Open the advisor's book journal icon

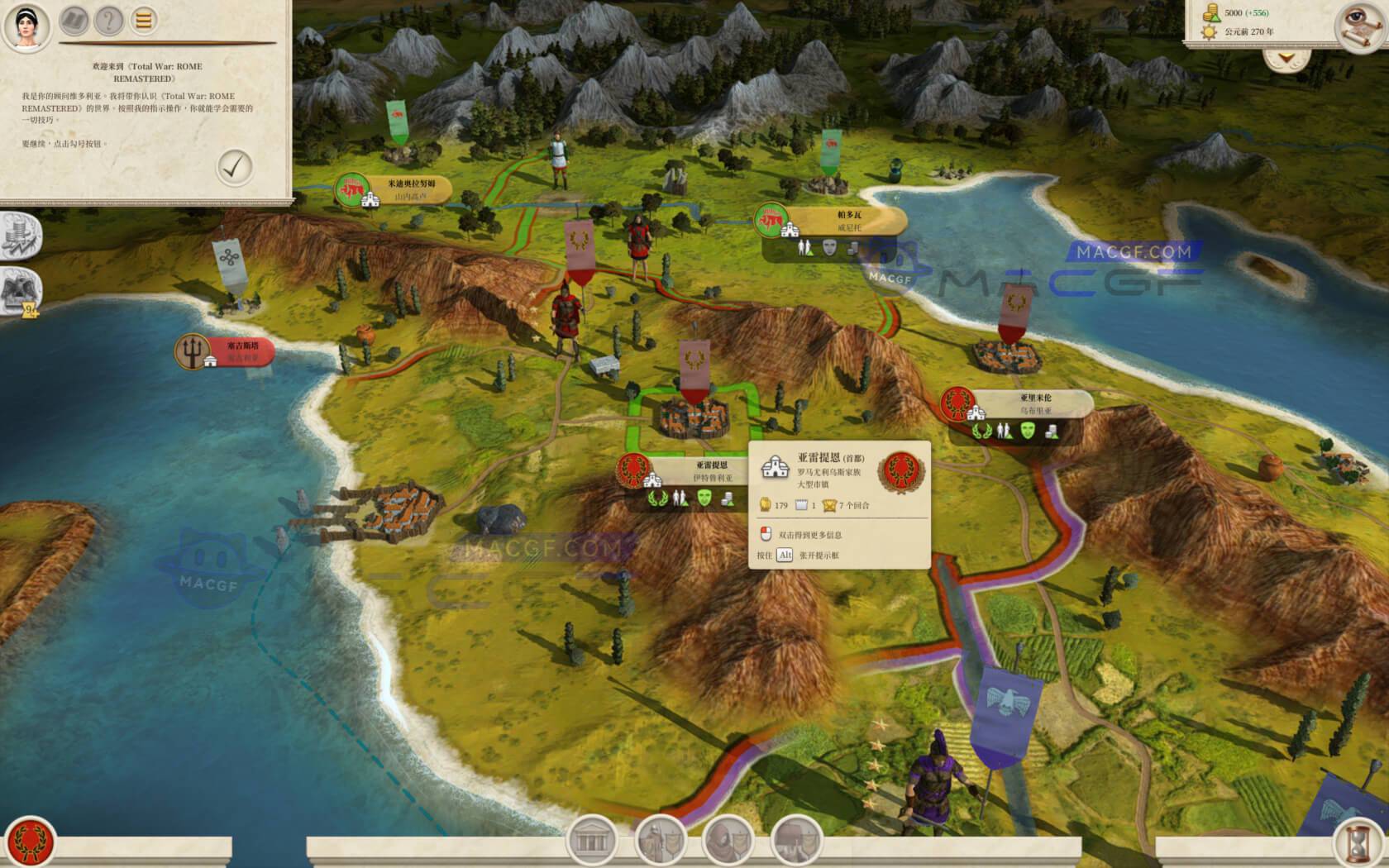coord(73,21)
